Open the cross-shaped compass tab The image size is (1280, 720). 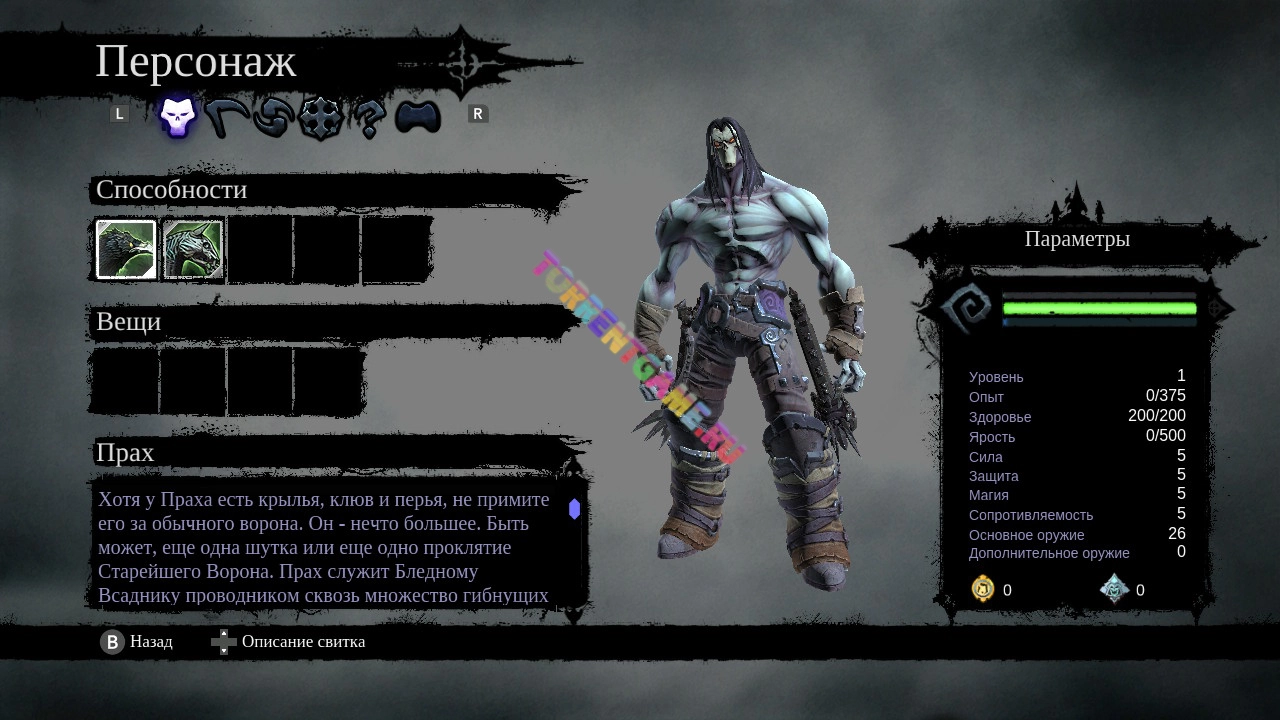tap(321, 117)
